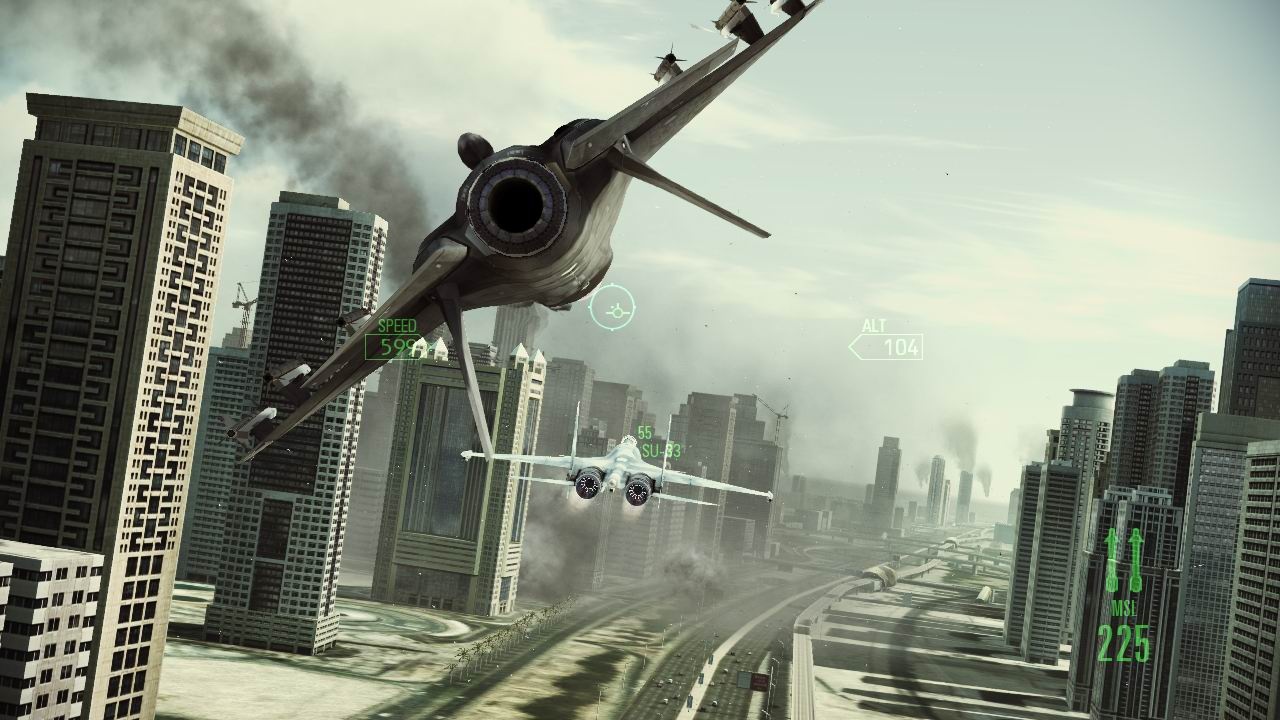
Task: Select the left-pointing arrow on the ALT indicator
Action: pos(853,345)
